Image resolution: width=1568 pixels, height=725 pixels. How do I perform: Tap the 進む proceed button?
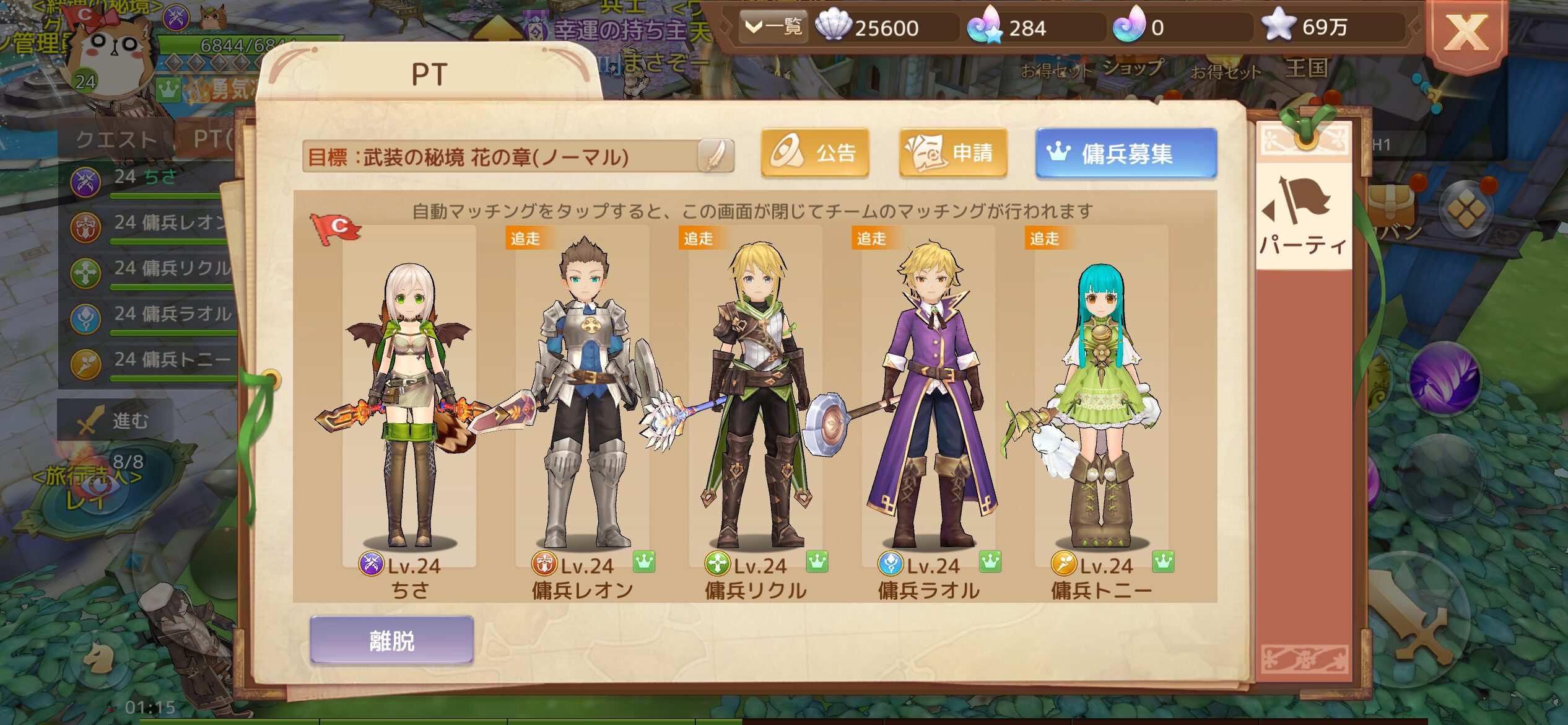point(115,421)
